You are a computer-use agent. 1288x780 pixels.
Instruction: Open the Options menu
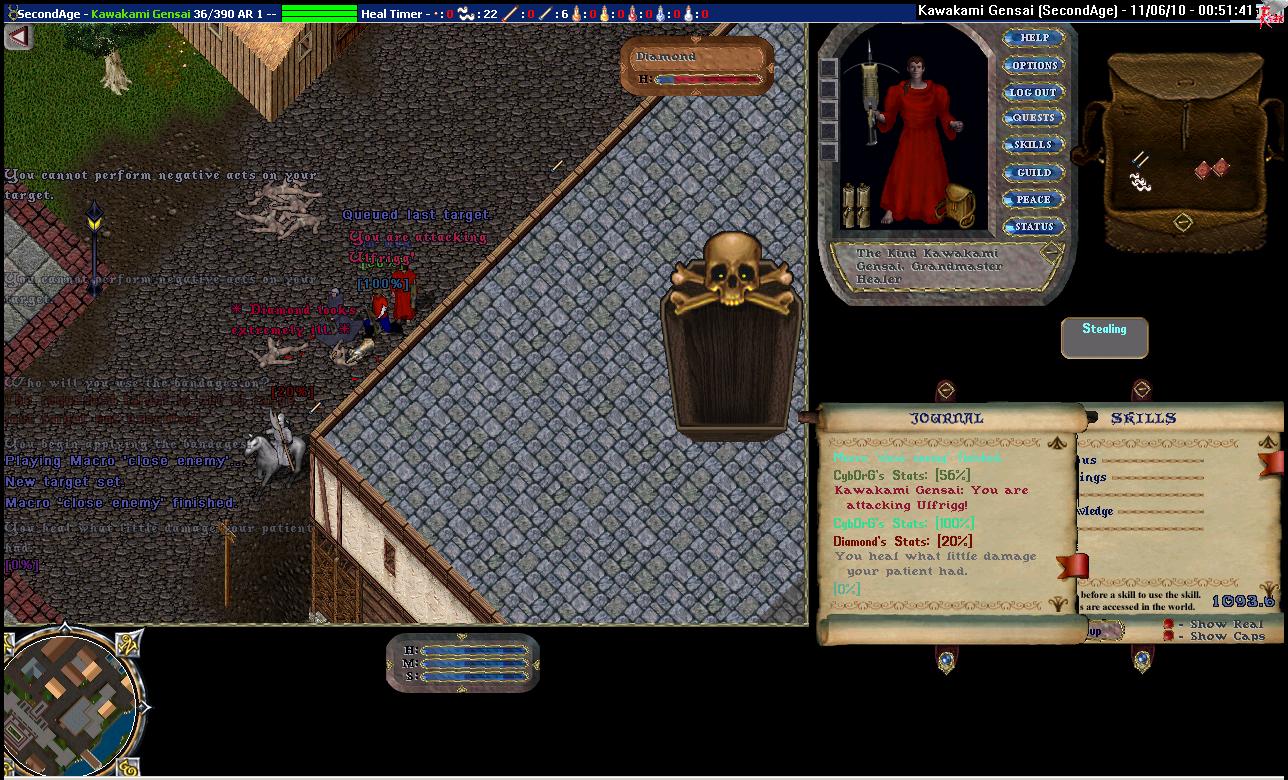(x=1034, y=65)
